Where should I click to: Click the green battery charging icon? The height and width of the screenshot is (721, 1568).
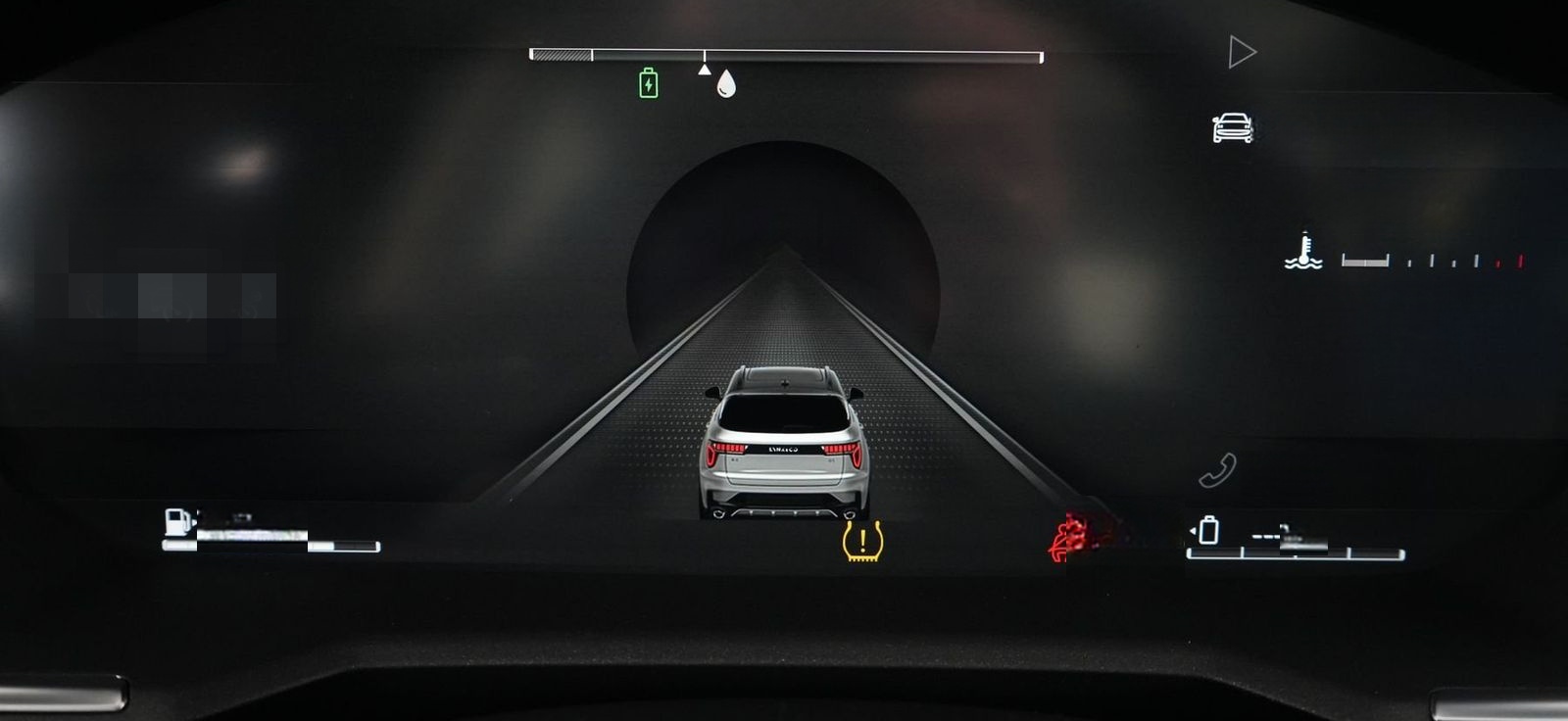648,83
